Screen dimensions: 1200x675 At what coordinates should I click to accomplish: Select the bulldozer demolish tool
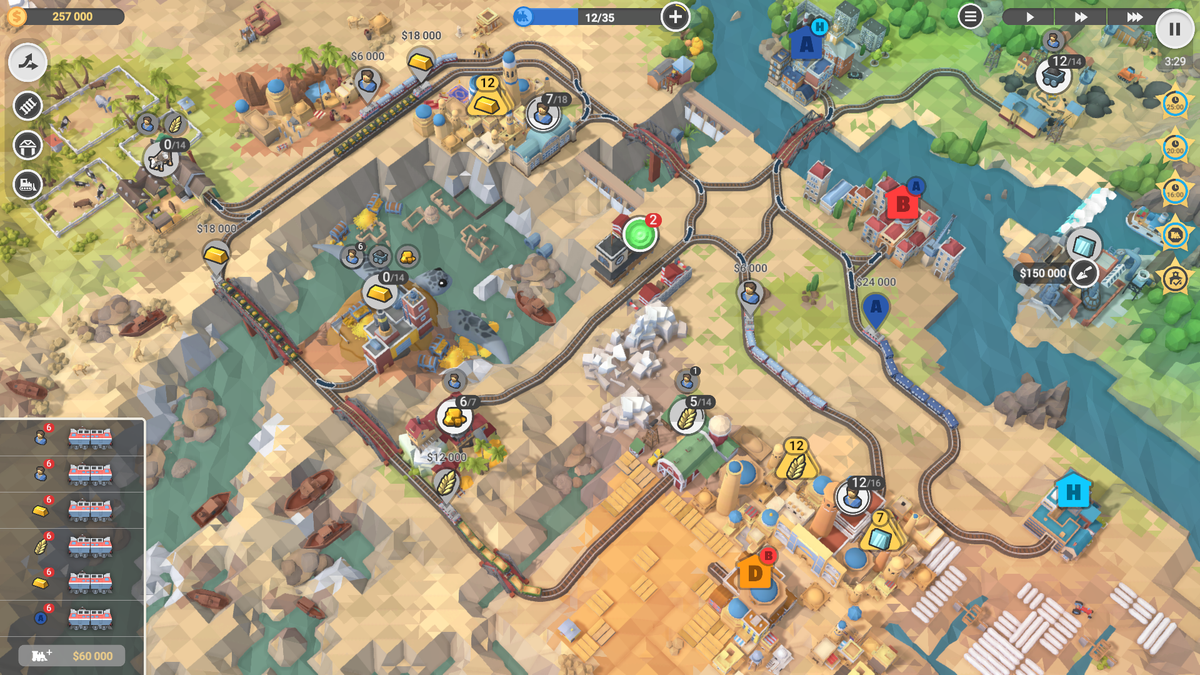pos(28,184)
